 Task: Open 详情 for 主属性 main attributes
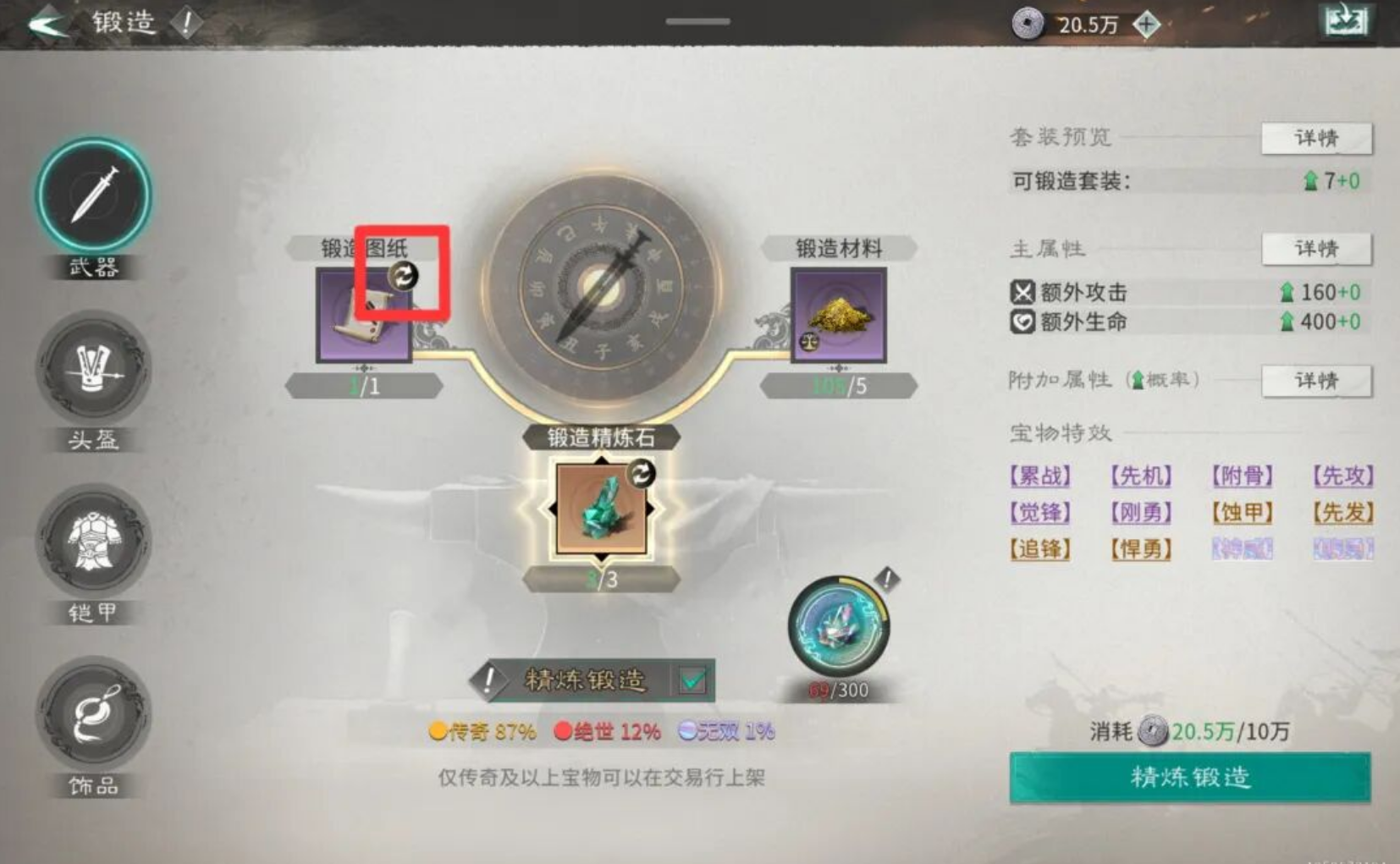coord(1317,248)
